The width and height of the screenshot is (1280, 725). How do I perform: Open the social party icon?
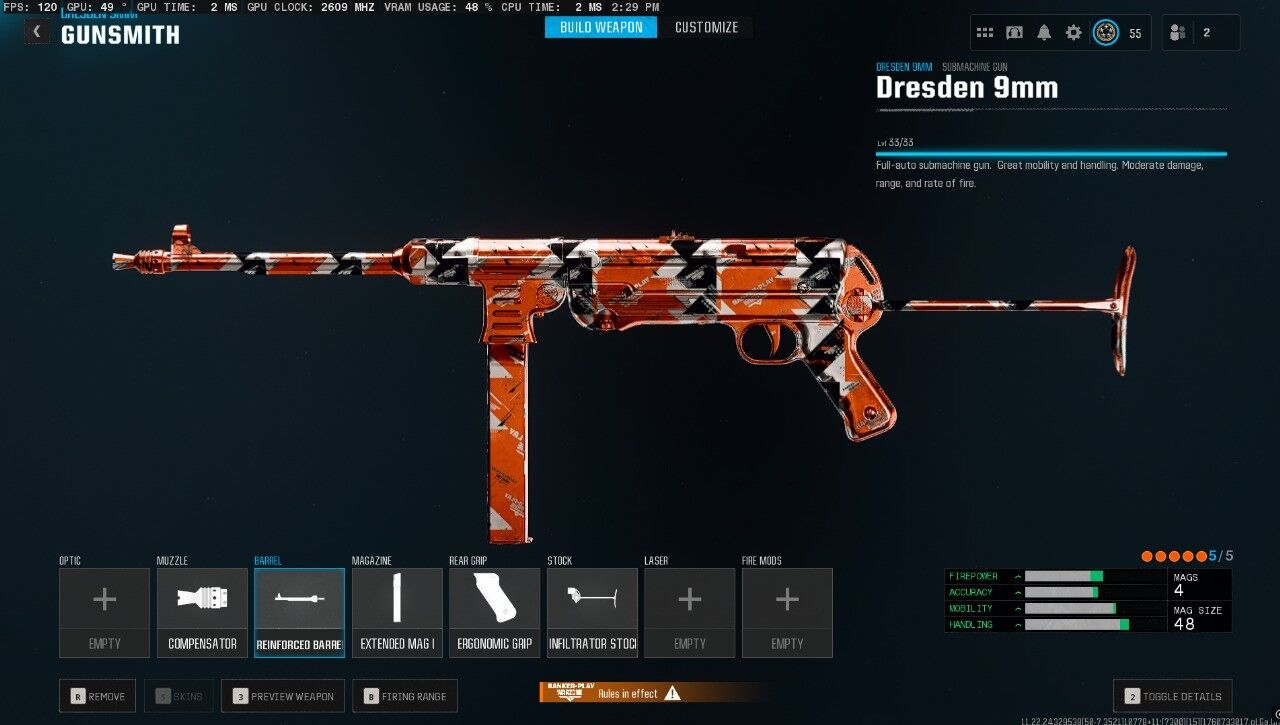point(1178,33)
